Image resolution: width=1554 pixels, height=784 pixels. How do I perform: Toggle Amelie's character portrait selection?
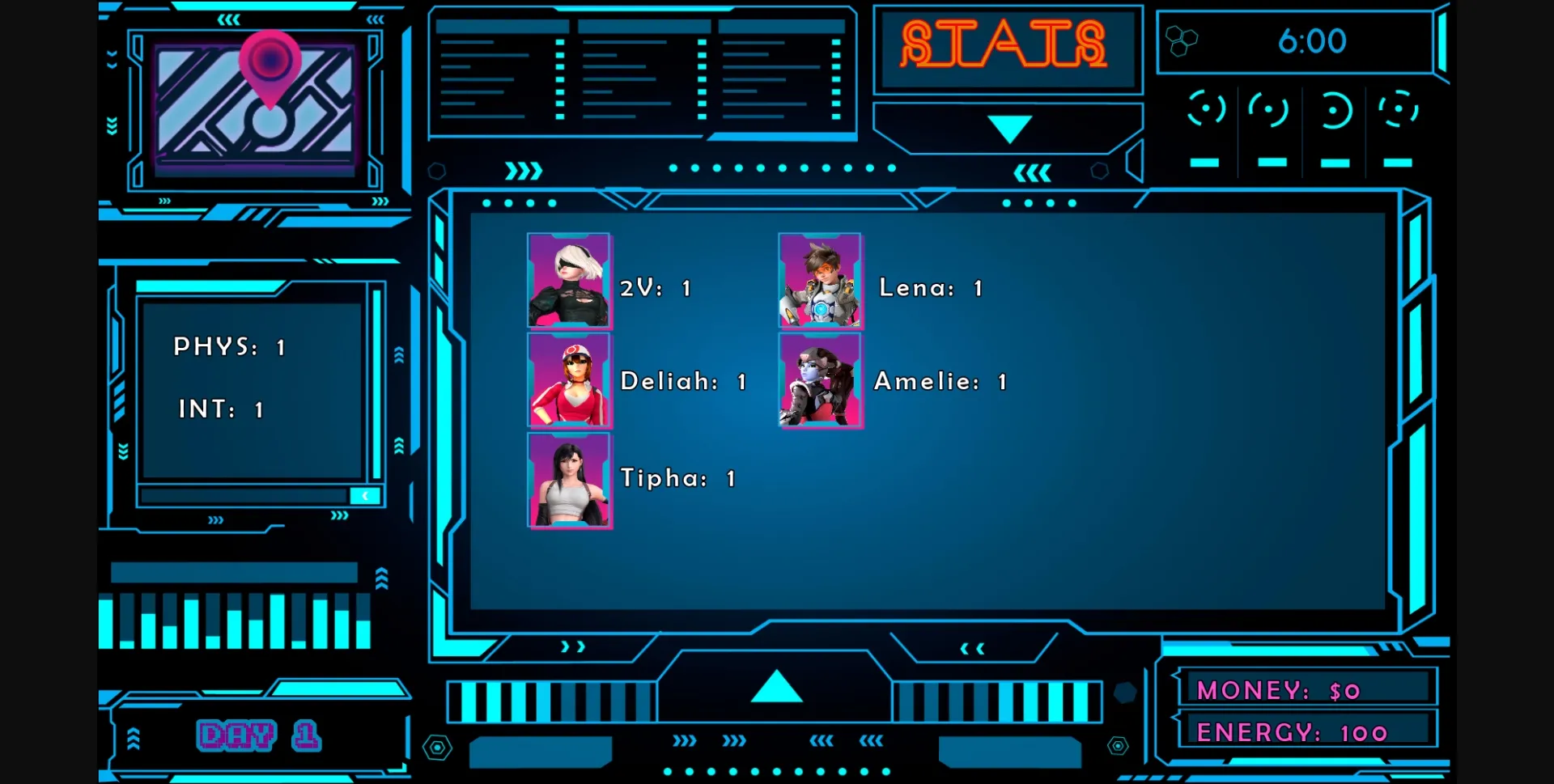point(820,382)
